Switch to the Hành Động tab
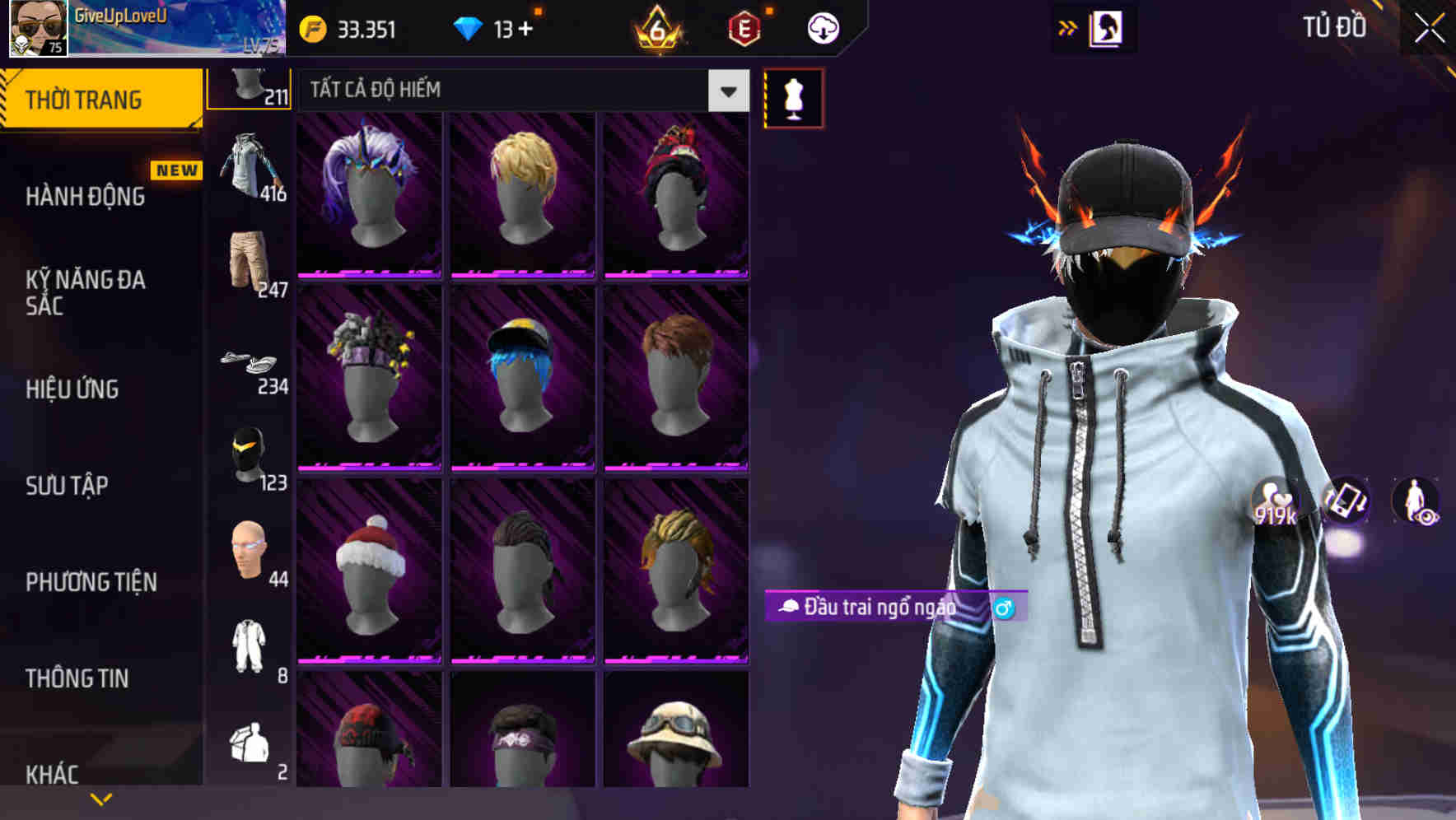This screenshot has height=820, width=1456. [86, 197]
